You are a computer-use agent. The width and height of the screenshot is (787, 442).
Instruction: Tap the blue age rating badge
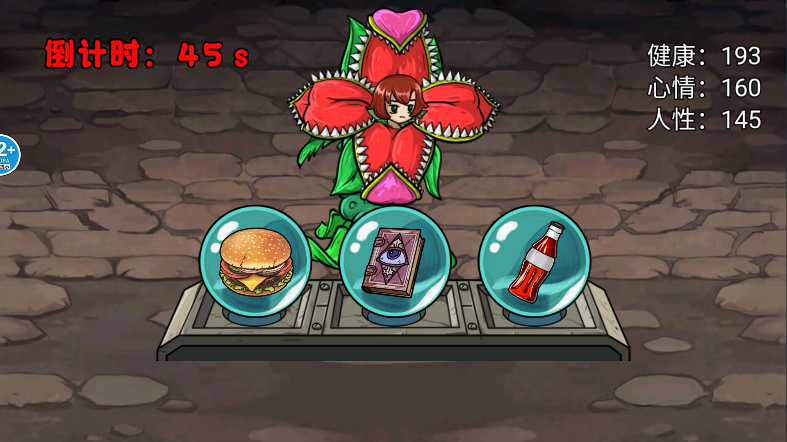pyautogui.click(x=5, y=153)
